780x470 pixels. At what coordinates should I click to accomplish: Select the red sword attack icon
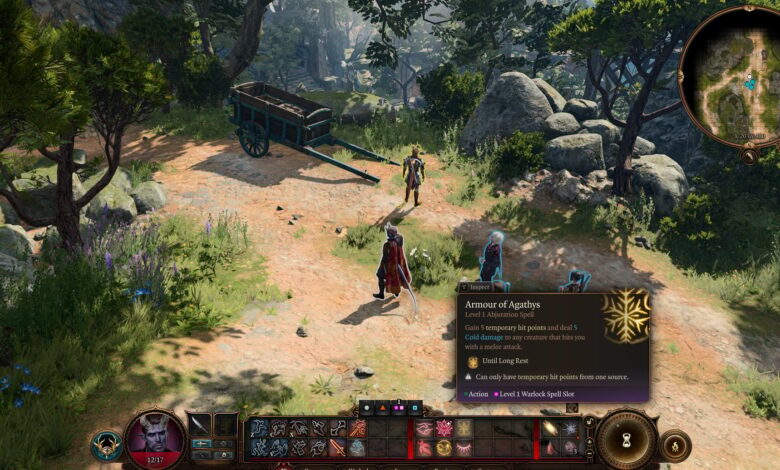[x=338, y=447]
